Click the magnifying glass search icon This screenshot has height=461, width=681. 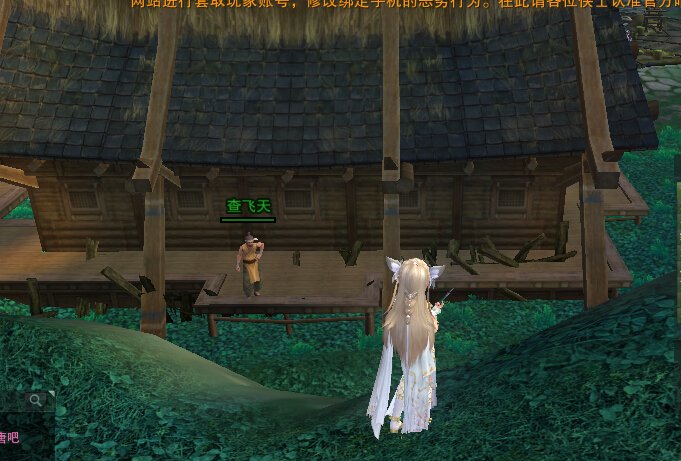point(36,400)
